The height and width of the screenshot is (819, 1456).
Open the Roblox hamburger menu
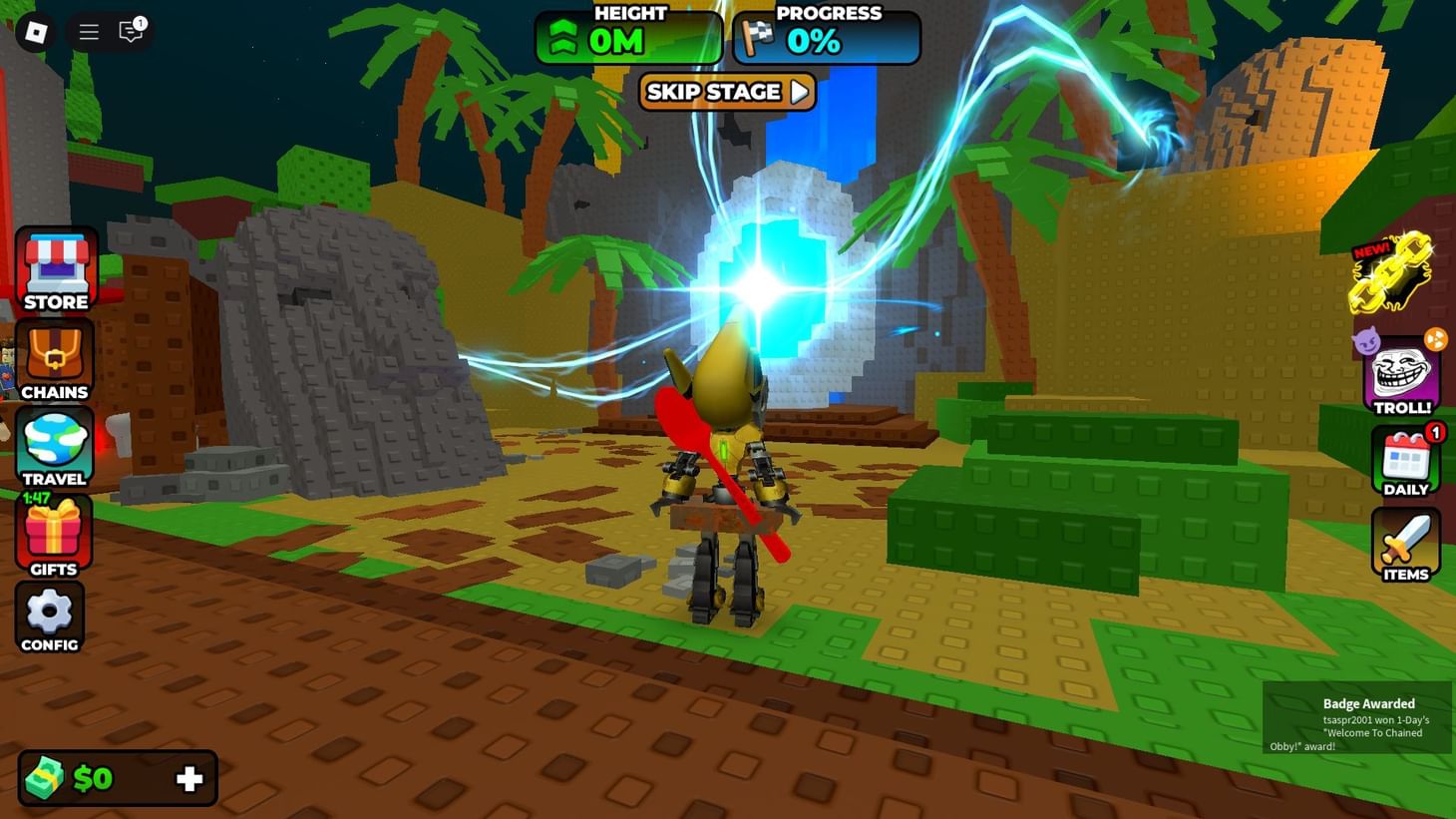88,31
